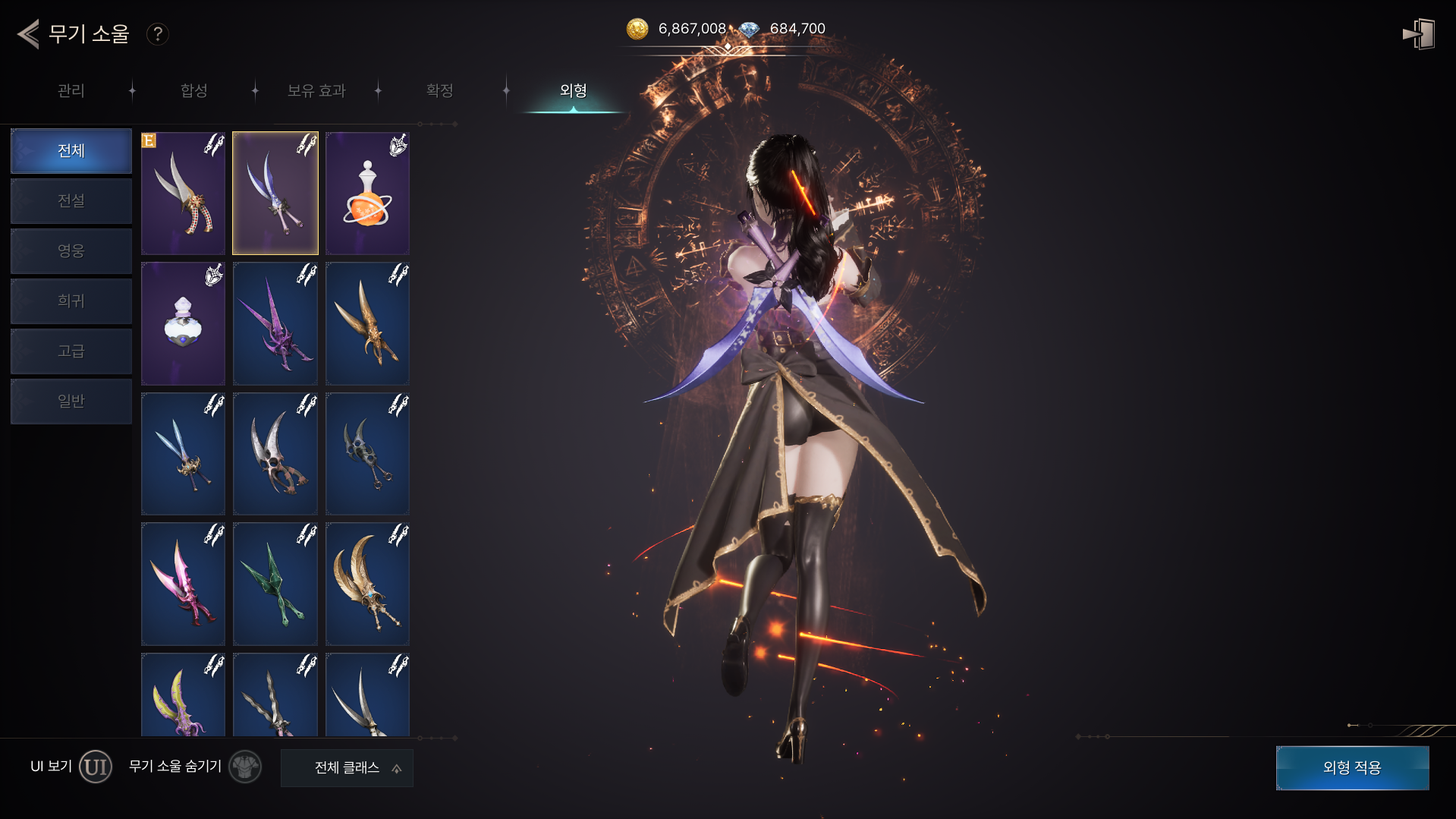
Task: Switch to the 관리 tab
Action: [71, 91]
